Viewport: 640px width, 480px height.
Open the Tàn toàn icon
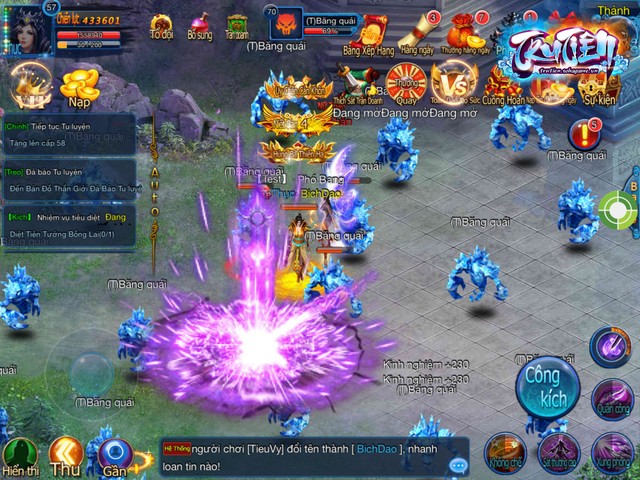point(237,25)
